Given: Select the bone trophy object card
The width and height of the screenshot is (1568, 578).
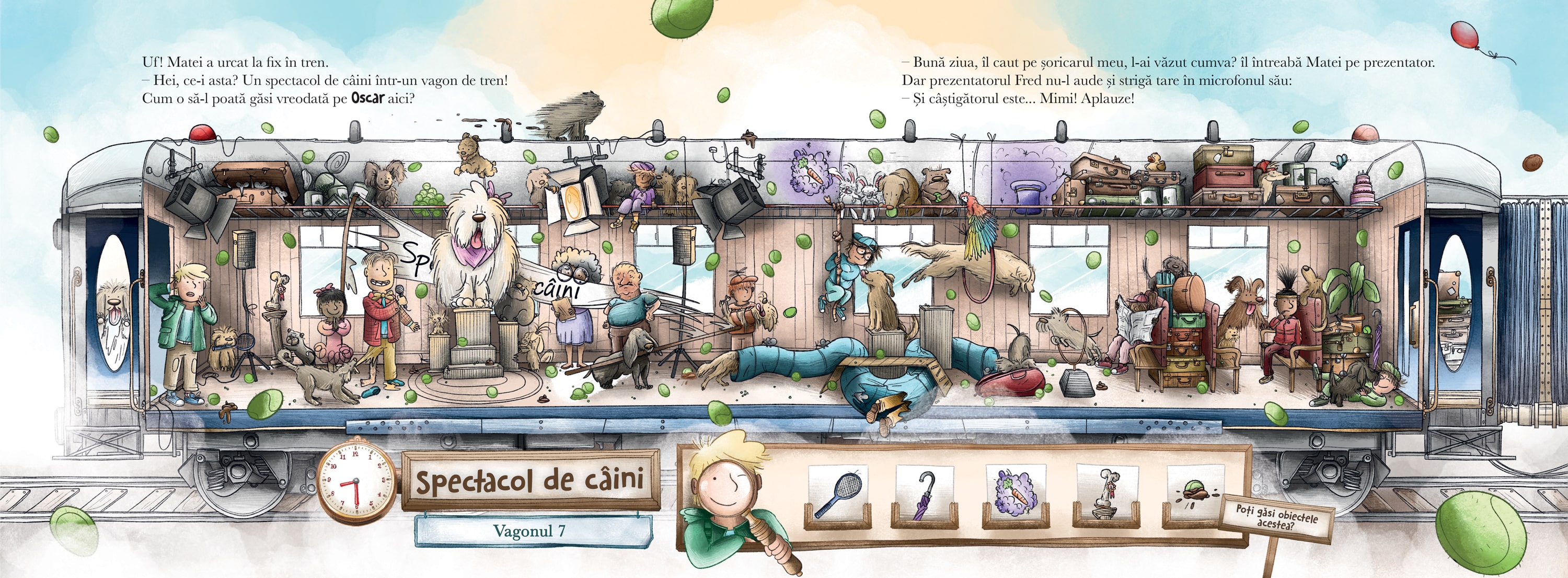Looking at the screenshot, I should point(1106,495).
